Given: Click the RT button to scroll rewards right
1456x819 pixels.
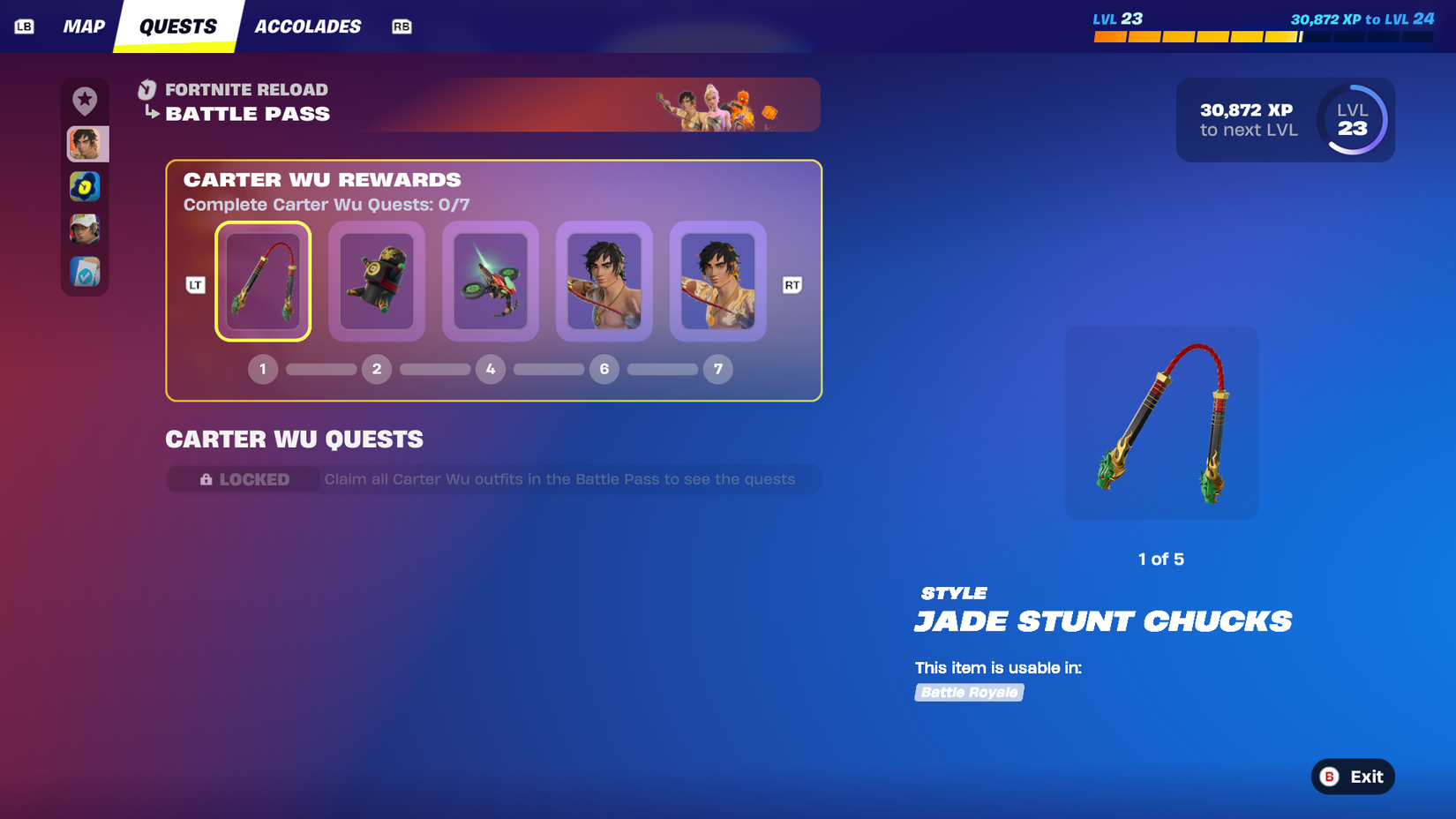Looking at the screenshot, I should (792, 284).
